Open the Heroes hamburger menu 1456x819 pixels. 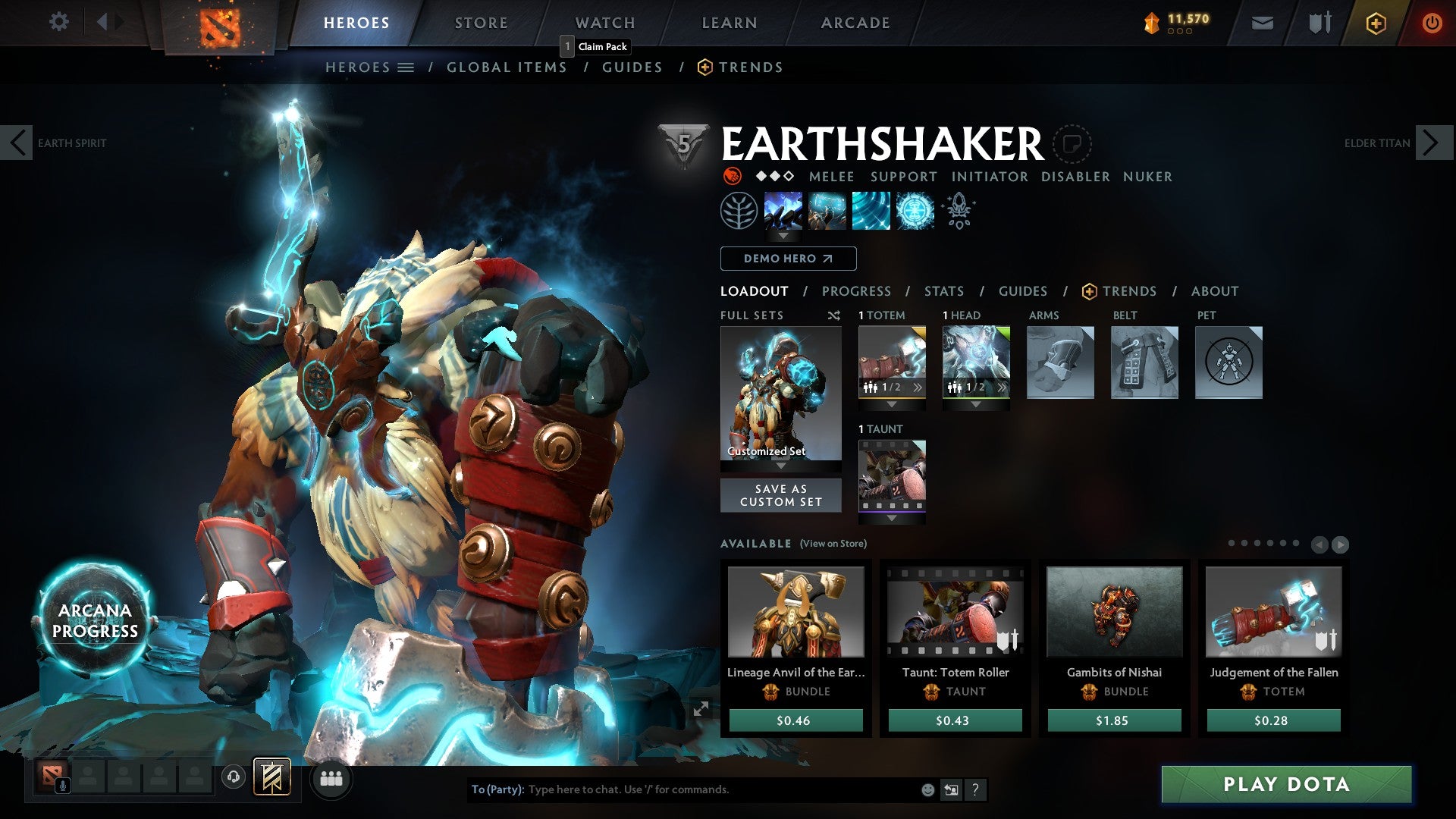[x=406, y=67]
